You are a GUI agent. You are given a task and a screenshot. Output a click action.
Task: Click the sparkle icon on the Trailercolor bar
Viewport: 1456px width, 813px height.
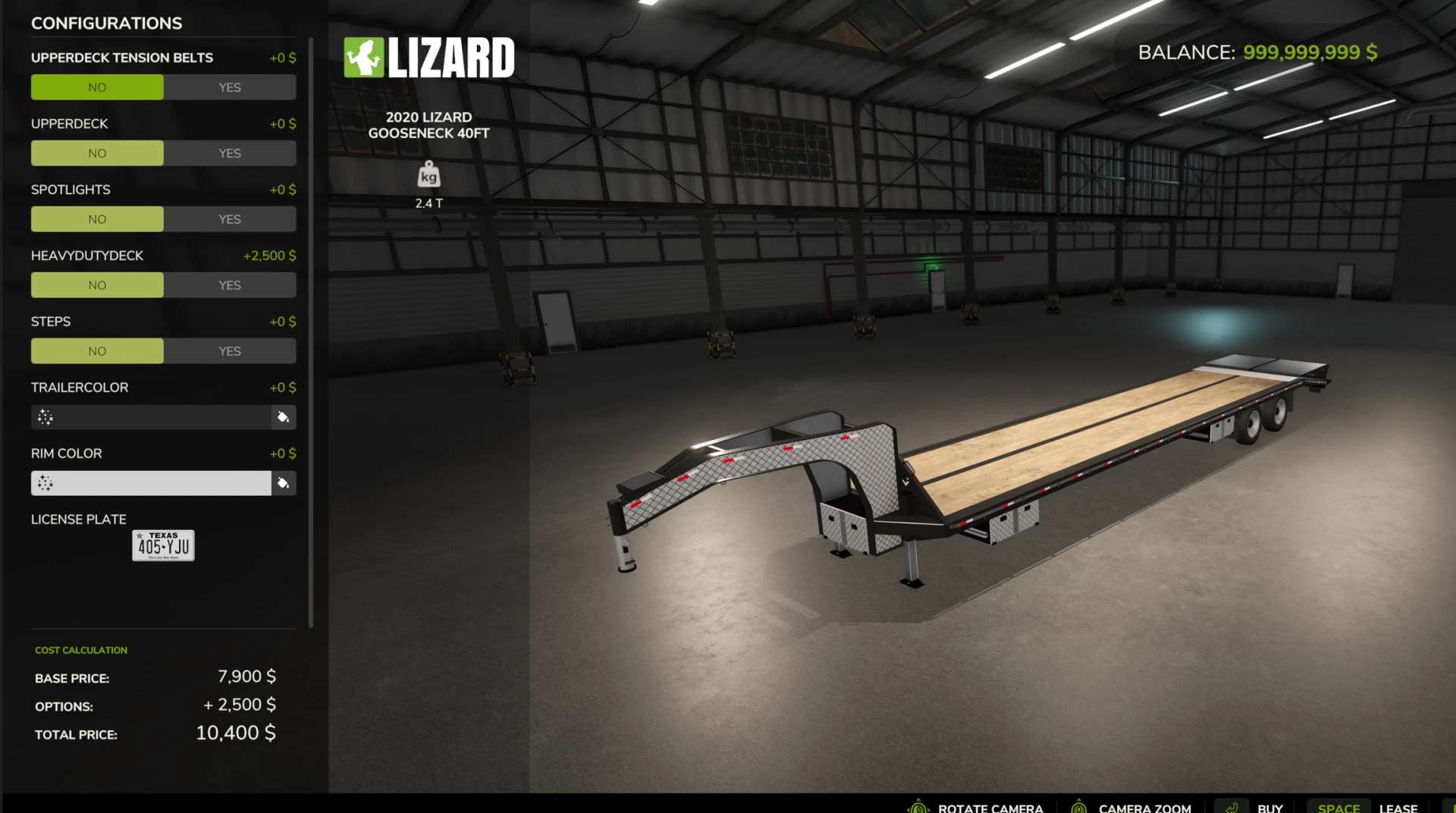click(45, 417)
